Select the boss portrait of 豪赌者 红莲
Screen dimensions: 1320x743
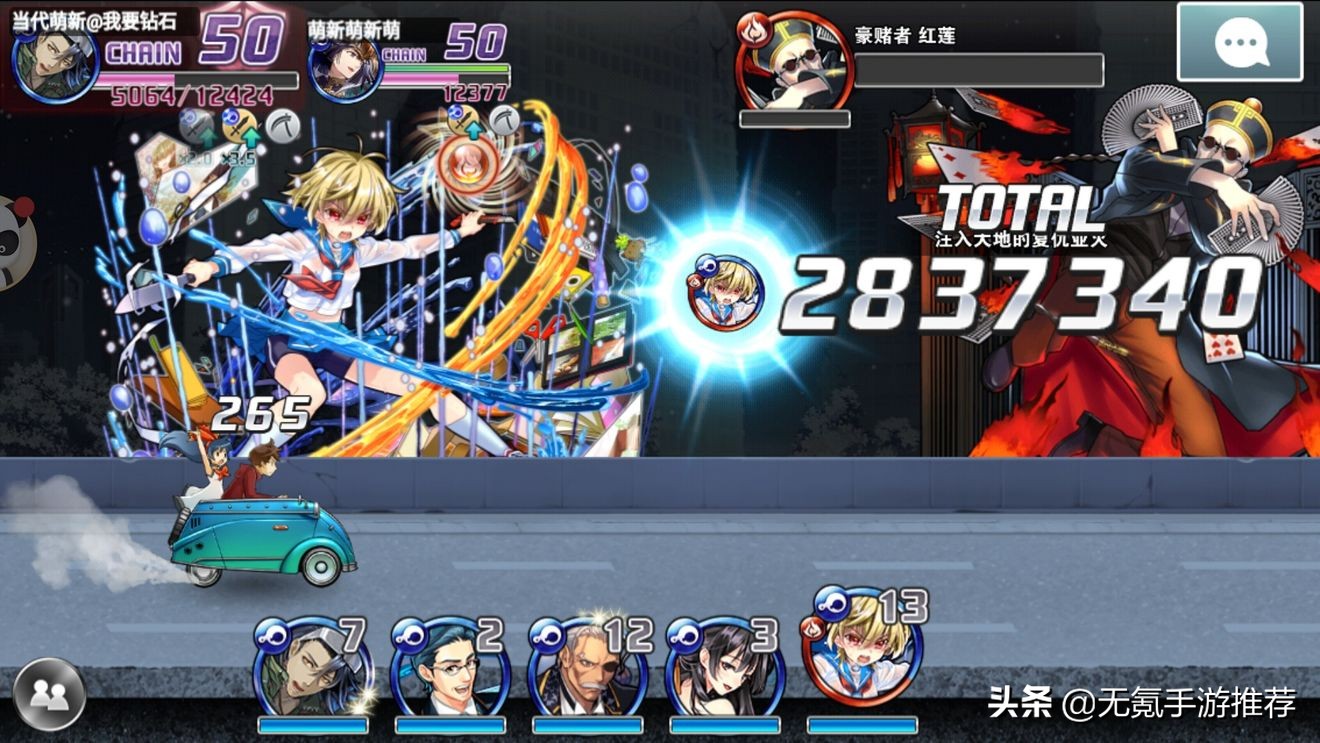[793, 62]
